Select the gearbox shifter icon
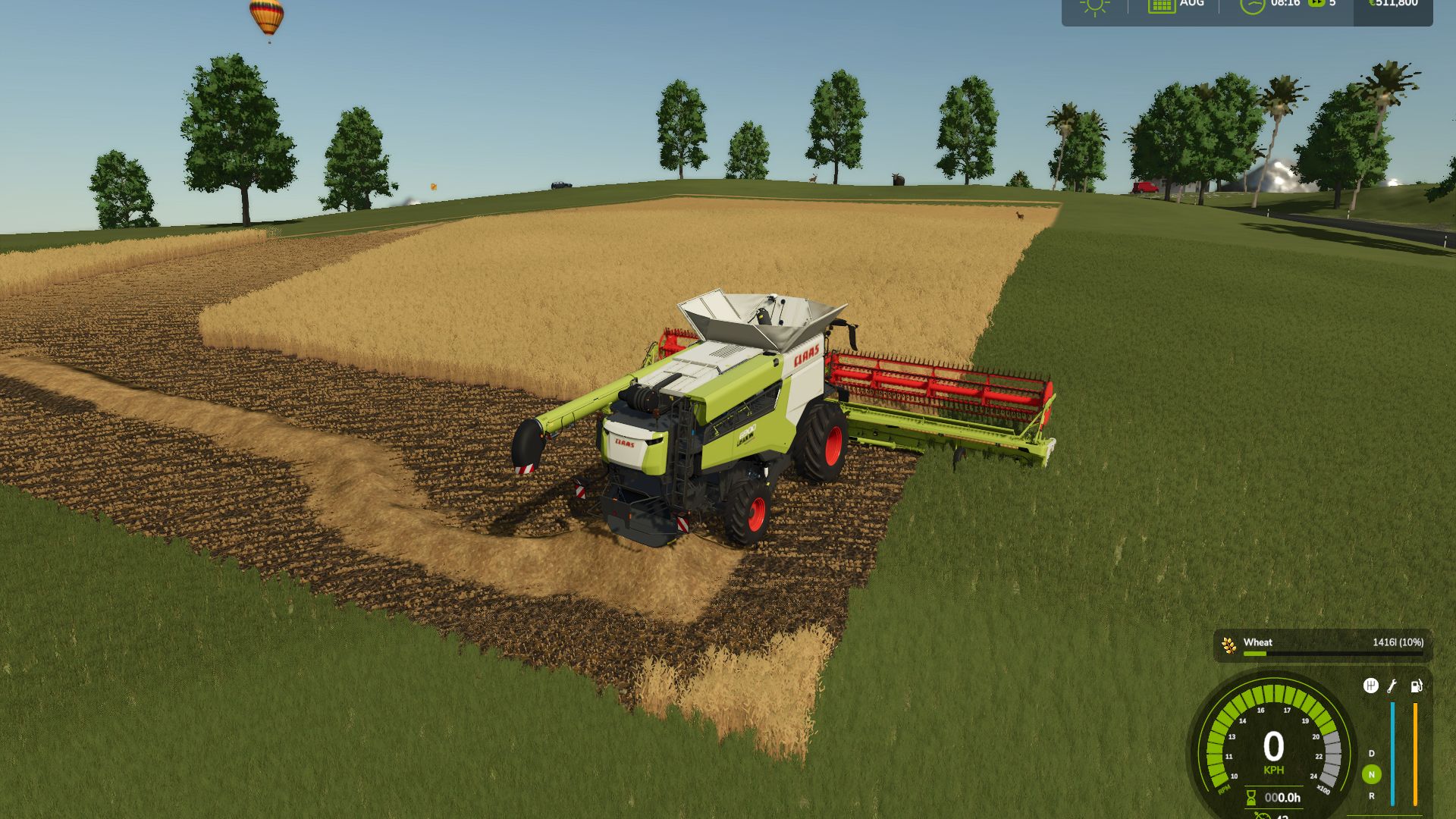Screen dimensions: 1456x819 click(1370, 686)
